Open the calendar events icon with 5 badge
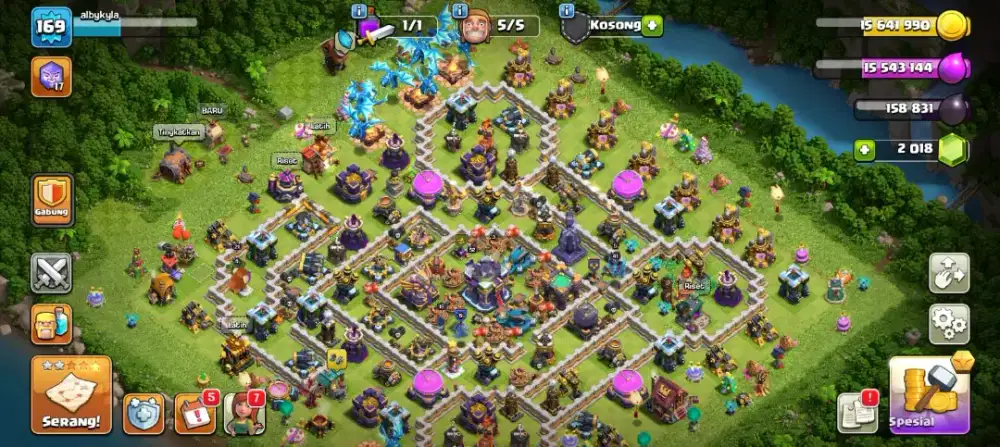This screenshot has height=447, width=1000. click(193, 413)
